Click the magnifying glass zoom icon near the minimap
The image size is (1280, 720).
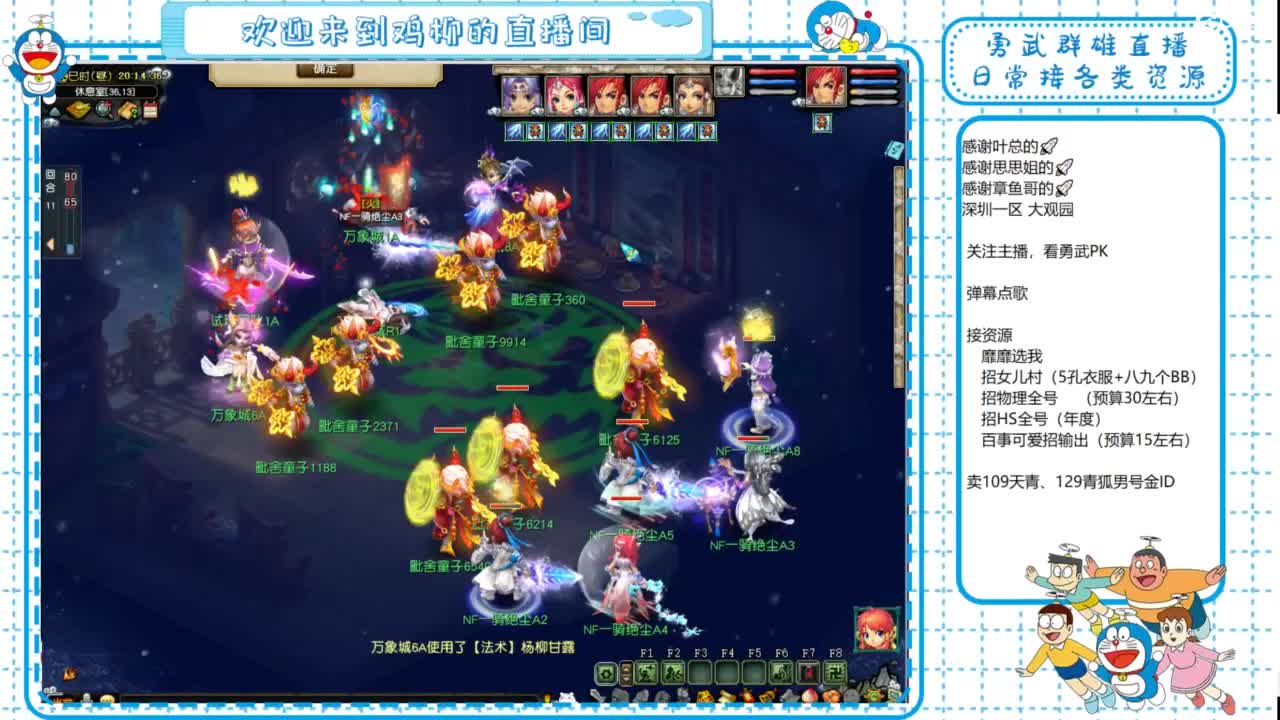click(102, 110)
